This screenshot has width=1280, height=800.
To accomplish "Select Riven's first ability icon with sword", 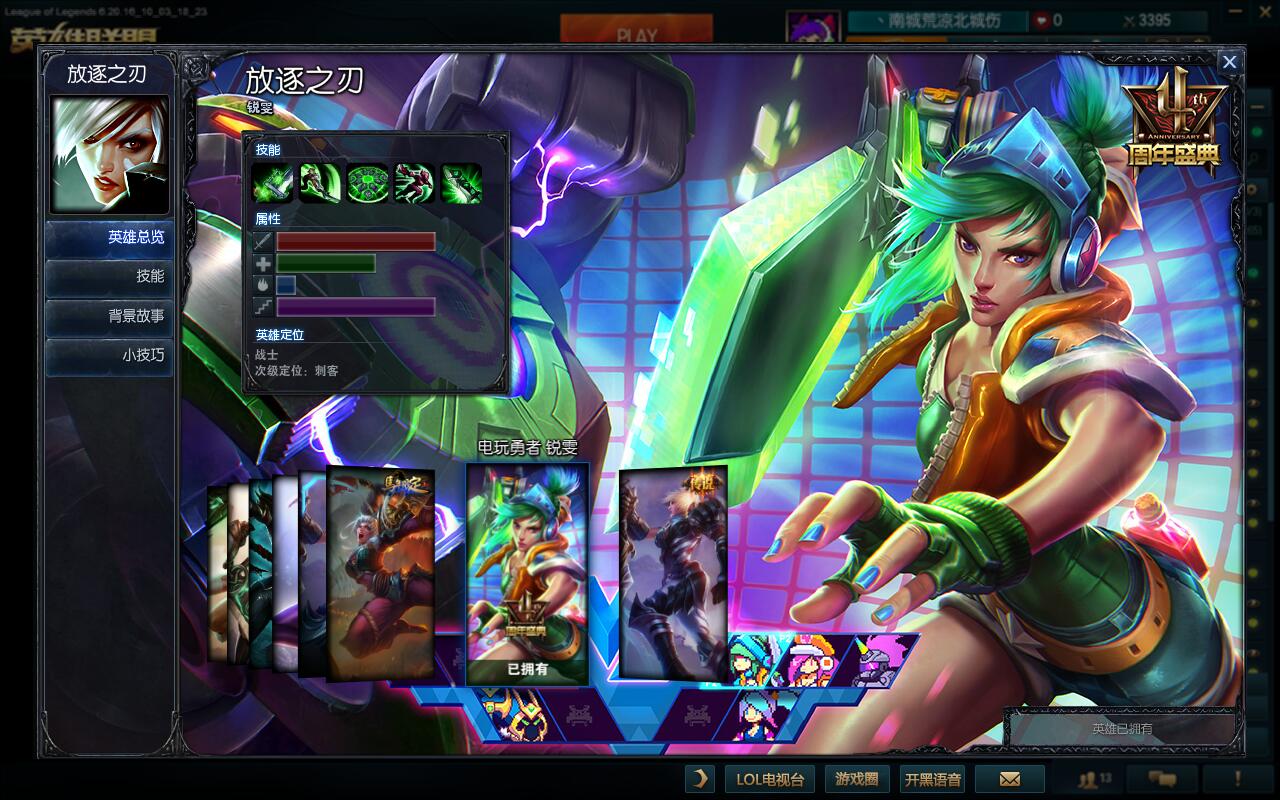I will 272,183.
